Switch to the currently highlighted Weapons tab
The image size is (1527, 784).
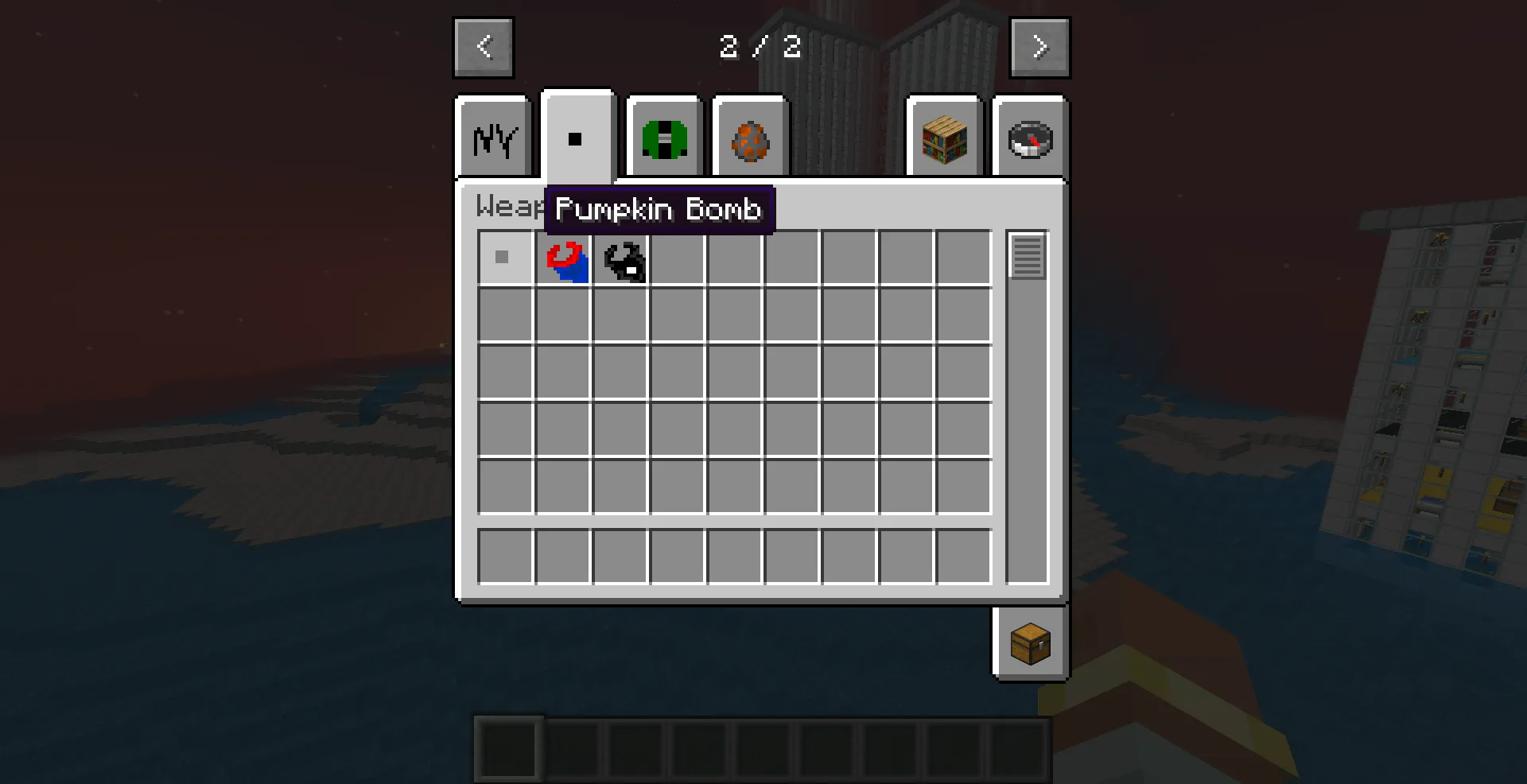coord(578,135)
